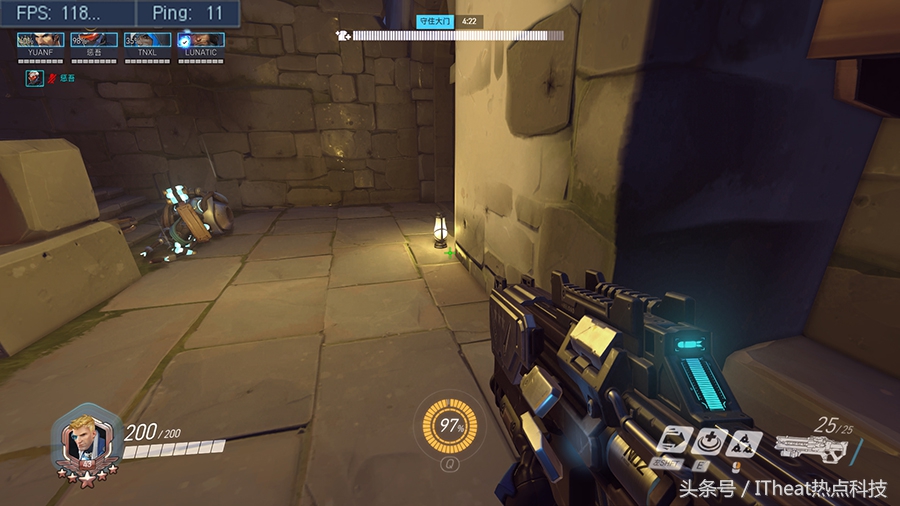Click the objective label above the progress bar
900x506 pixels.
click(436, 20)
